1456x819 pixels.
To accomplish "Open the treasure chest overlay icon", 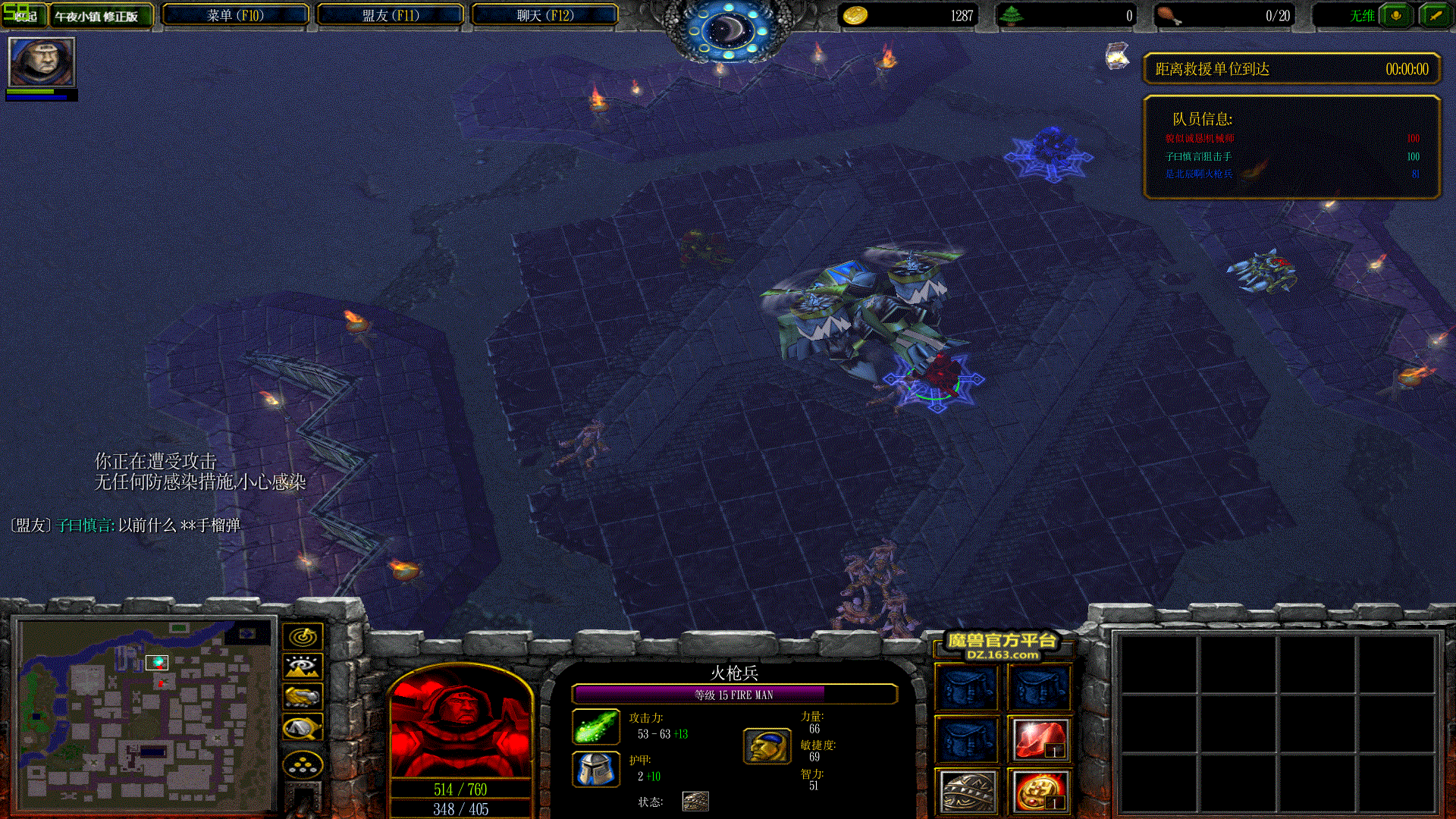I will tap(1116, 56).
